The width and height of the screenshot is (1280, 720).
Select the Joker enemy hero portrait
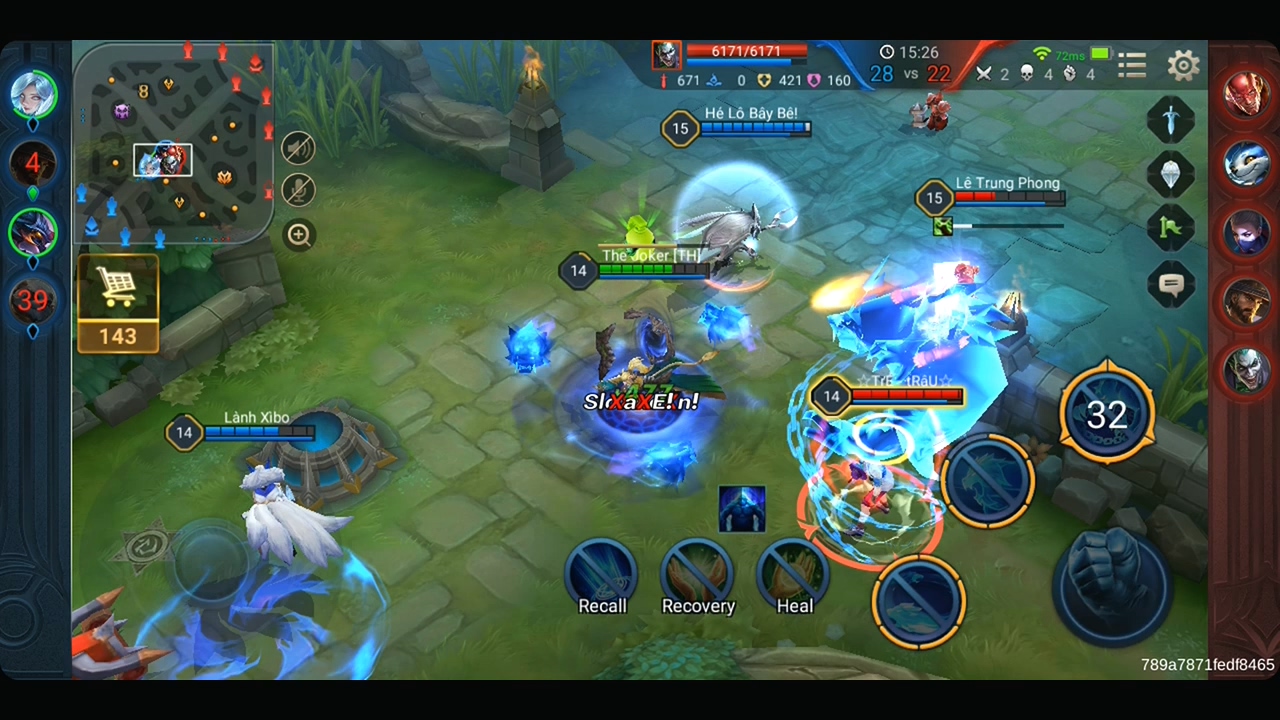click(x=1246, y=370)
